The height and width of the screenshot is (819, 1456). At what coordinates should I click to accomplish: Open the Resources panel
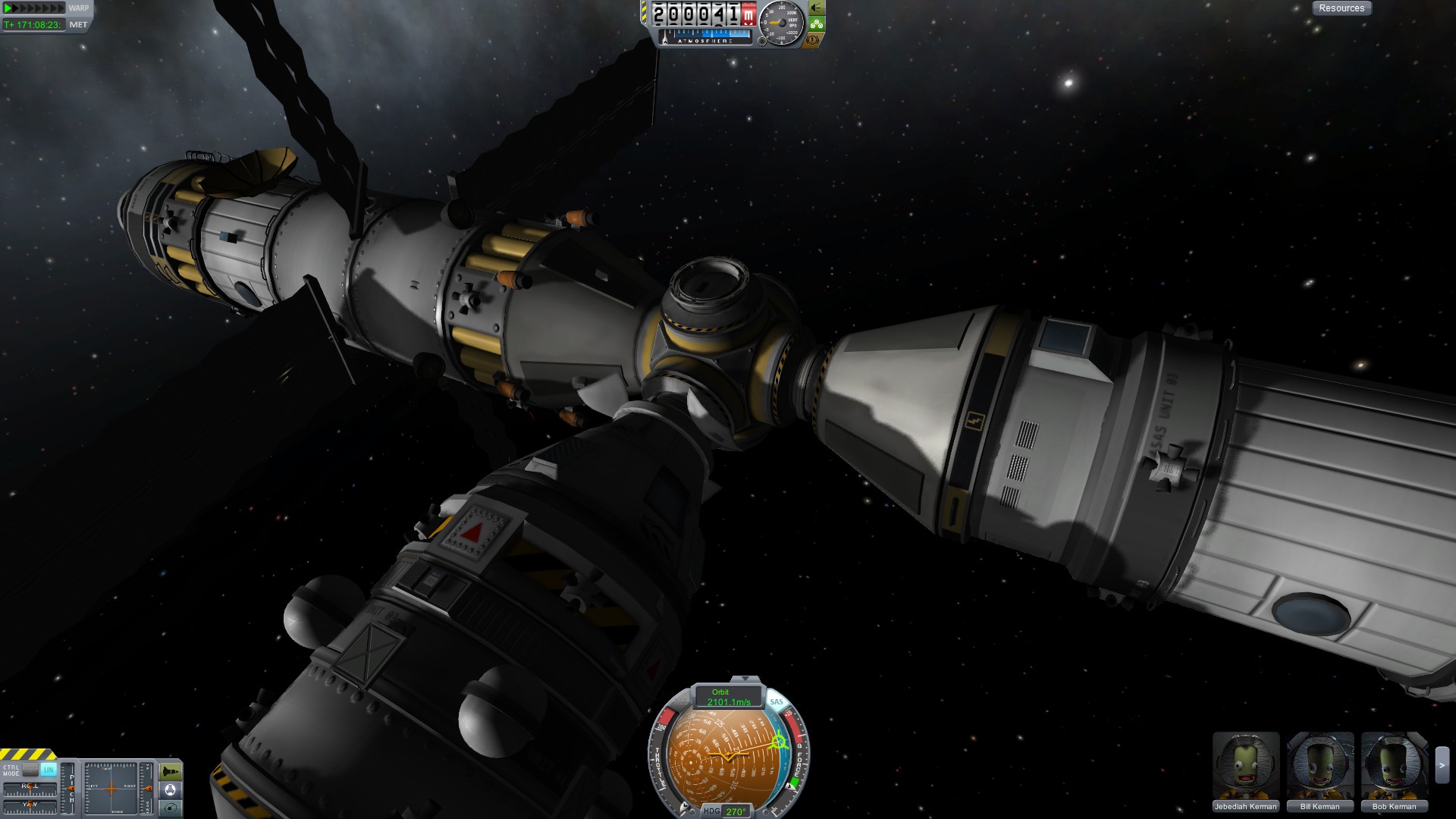pyautogui.click(x=1341, y=8)
